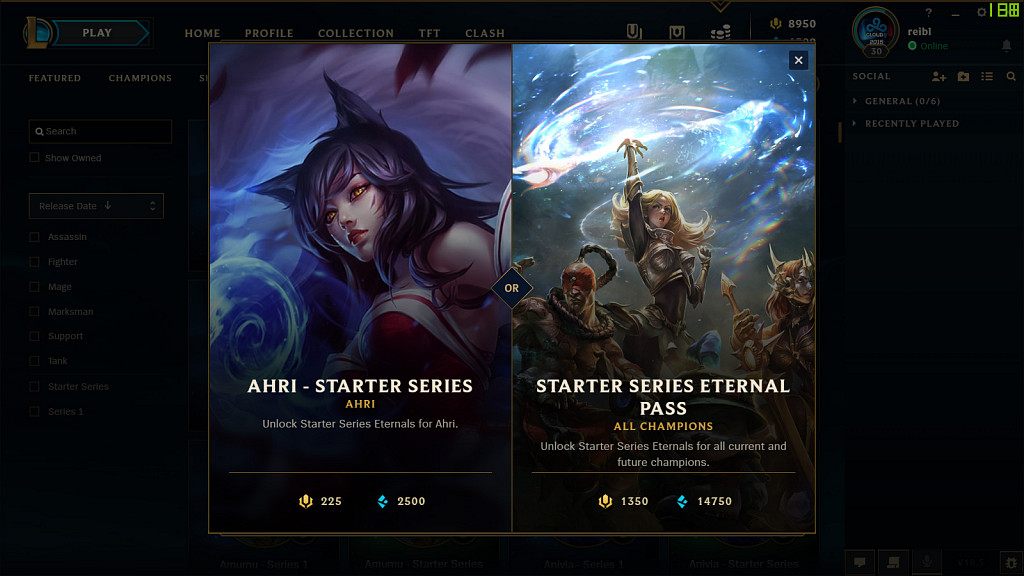Go to the HOME tab
Viewport: 1024px width, 576px height.
point(202,33)
